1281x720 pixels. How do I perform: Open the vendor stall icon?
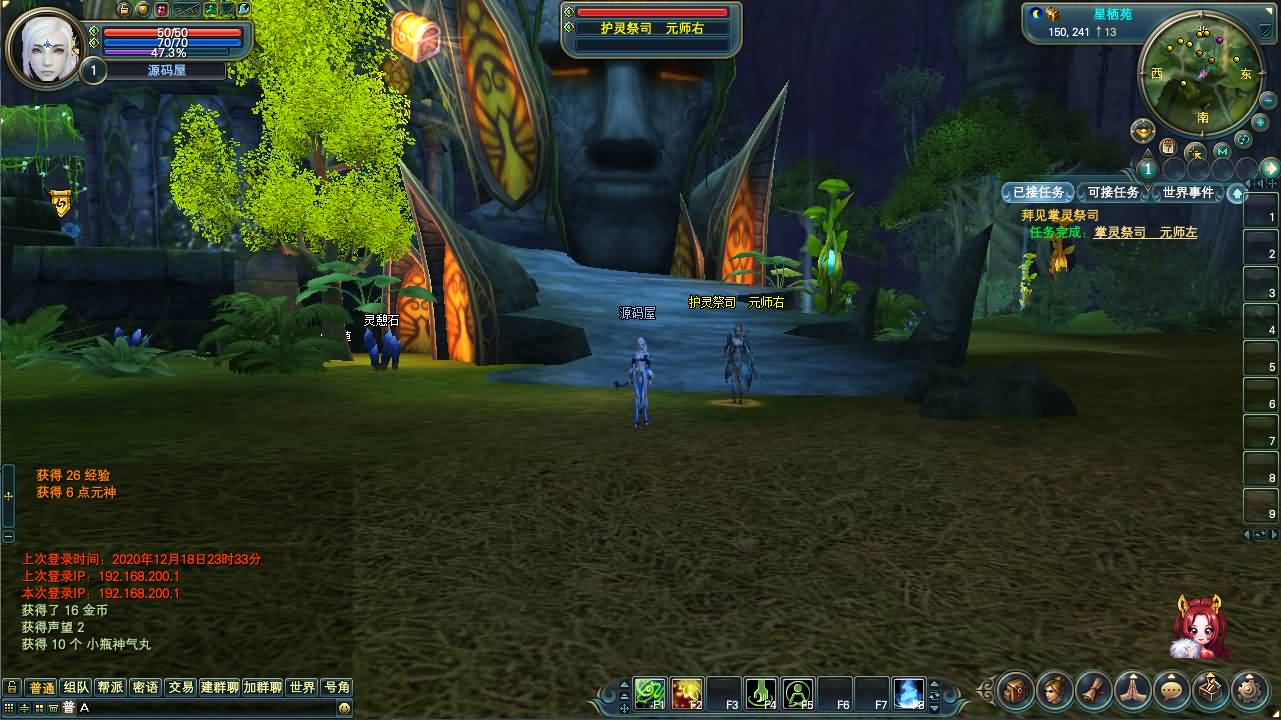(1210, 690)
